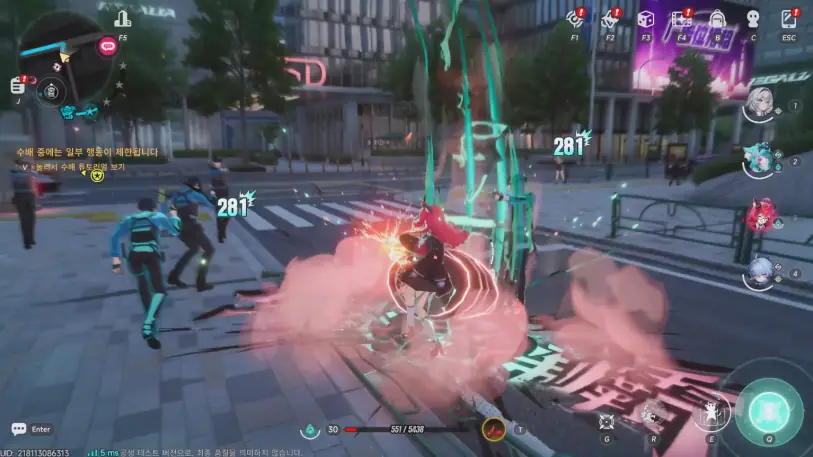Activate the glowing teal ultimate skill

tap(768, 411)
